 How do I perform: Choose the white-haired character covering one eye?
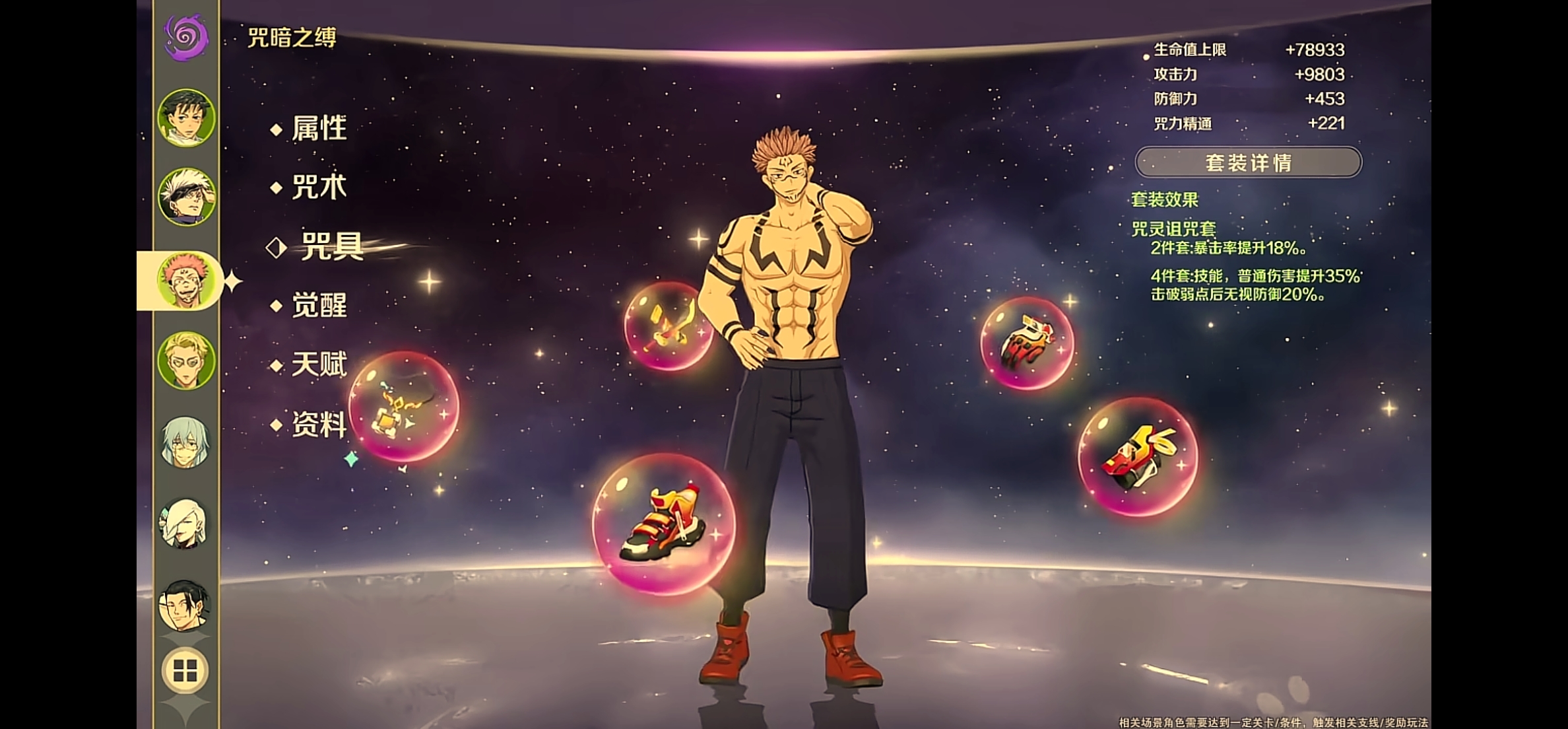click(185, 524)
